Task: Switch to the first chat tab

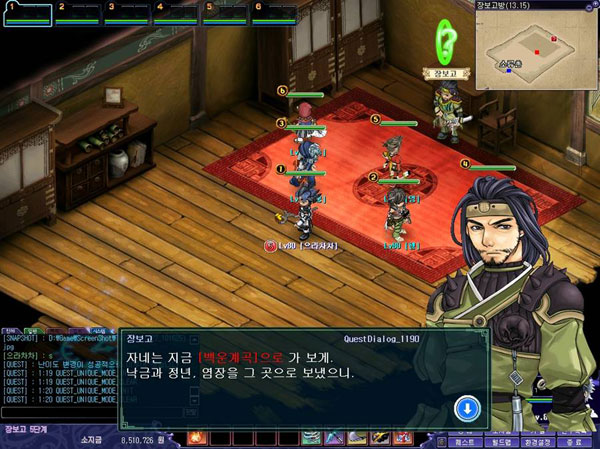Action: (11, 328)
